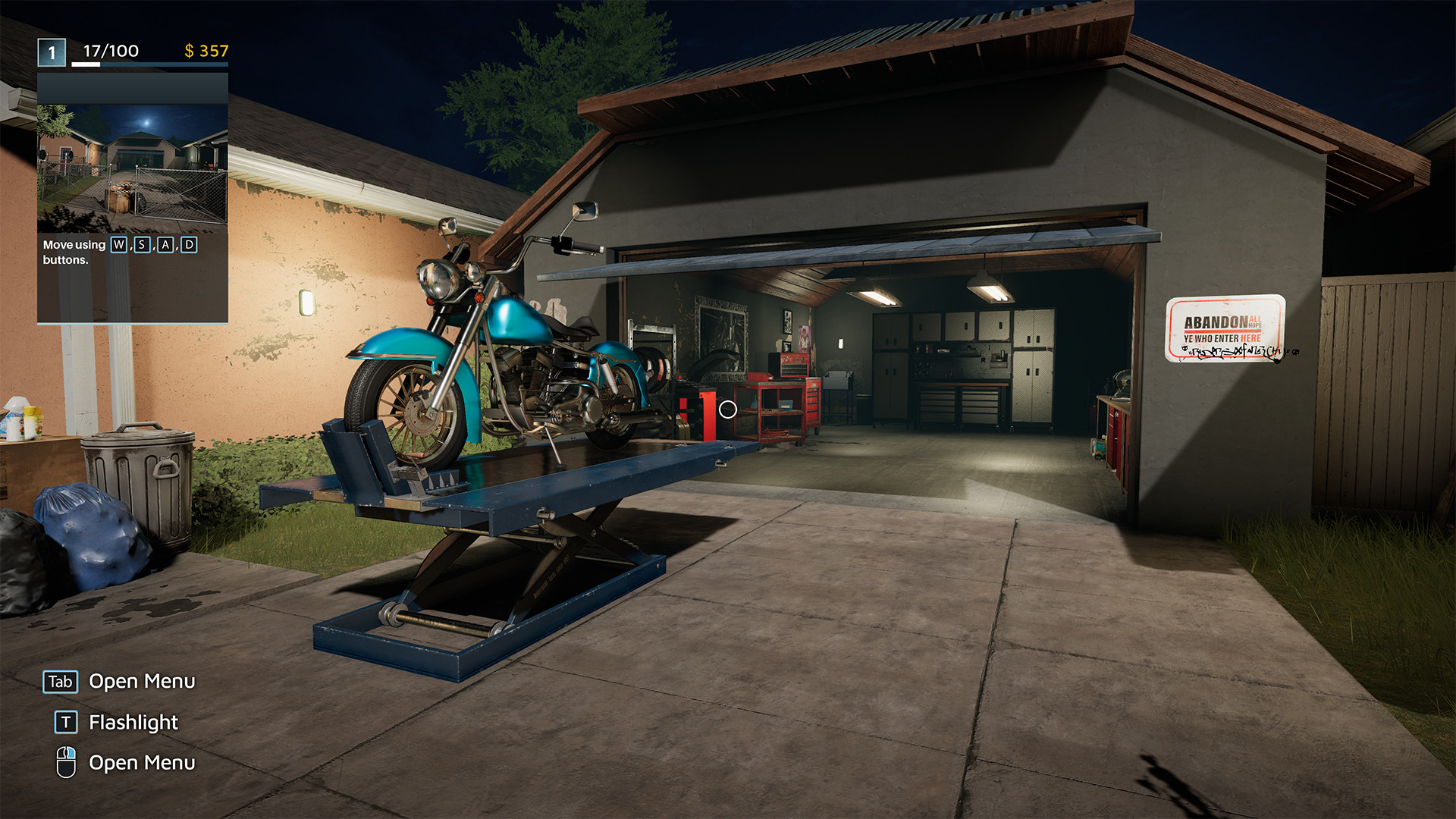This screenshot has width=1456, height=819.
Task: Open Menu via the Tab prompt label
Action: pyautogui.click(x=142, y=681)
